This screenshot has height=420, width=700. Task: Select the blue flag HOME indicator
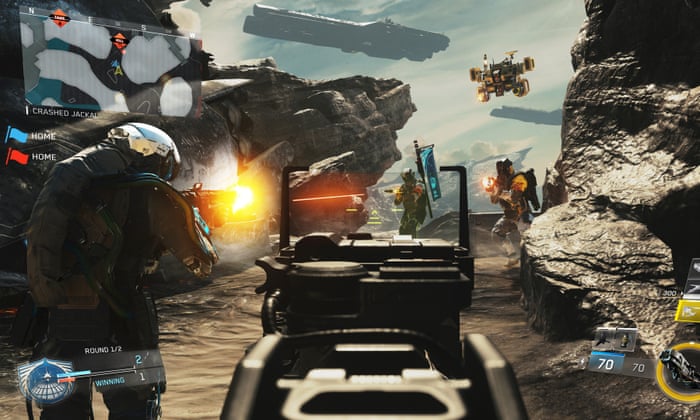17,134
